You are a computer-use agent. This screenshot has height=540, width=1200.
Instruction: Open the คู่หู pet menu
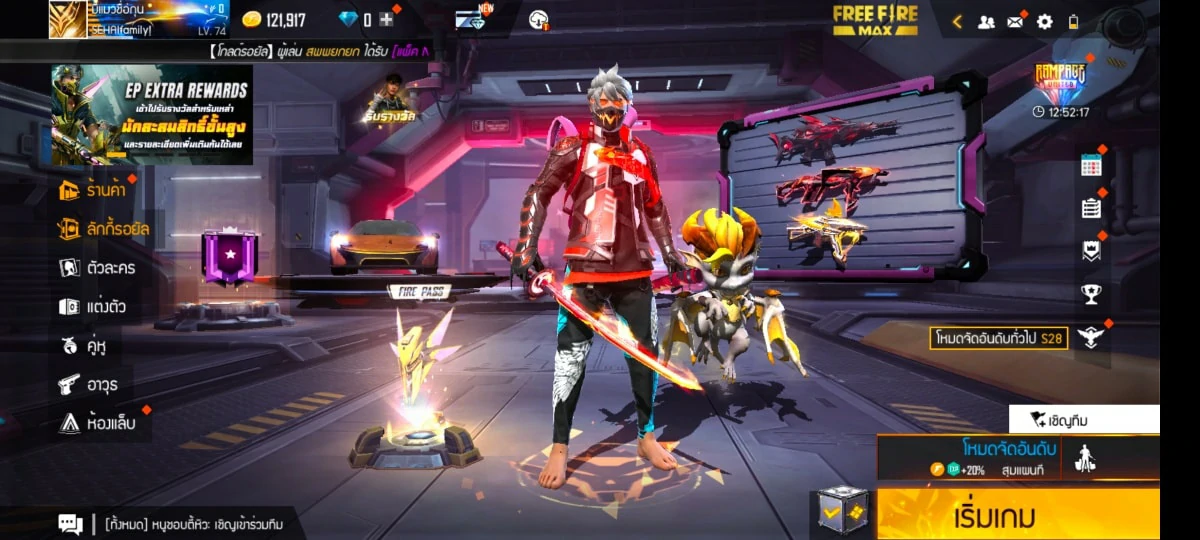tap(84, 346)
